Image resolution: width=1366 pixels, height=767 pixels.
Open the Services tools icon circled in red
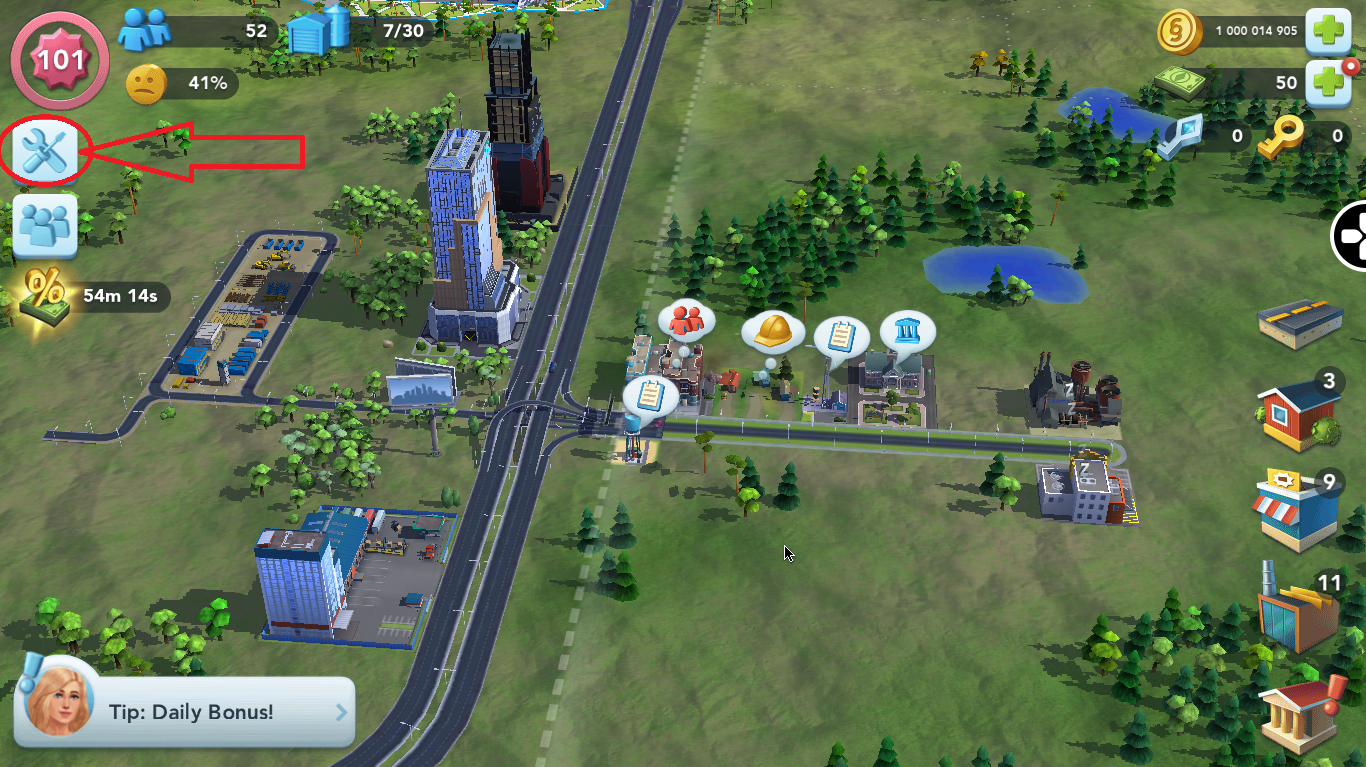pyautogui.click(x=44, y=151)
